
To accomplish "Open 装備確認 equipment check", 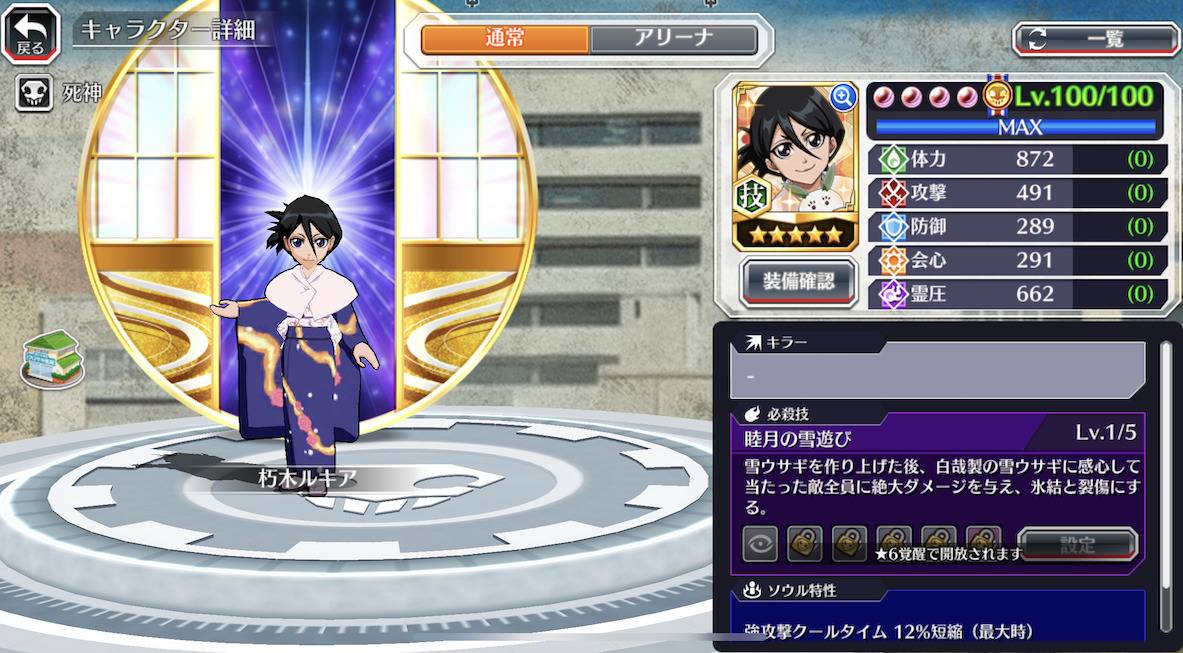I will click(798, 280).
